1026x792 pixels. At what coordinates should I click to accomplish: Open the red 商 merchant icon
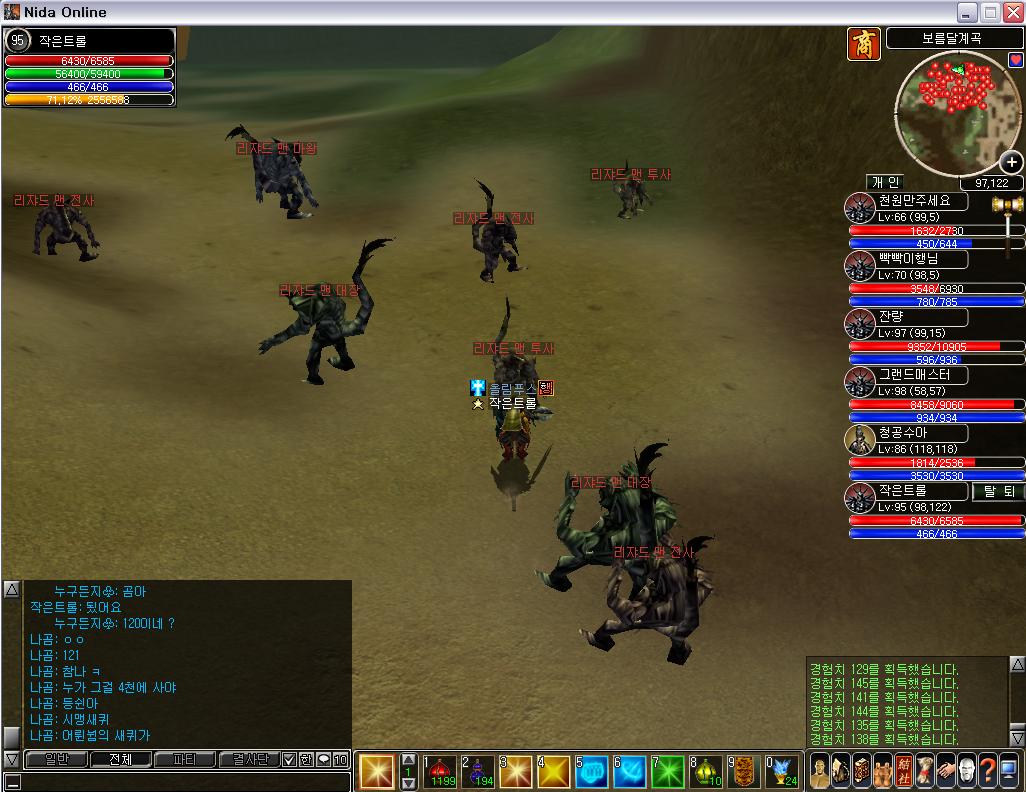pos(864,43)
